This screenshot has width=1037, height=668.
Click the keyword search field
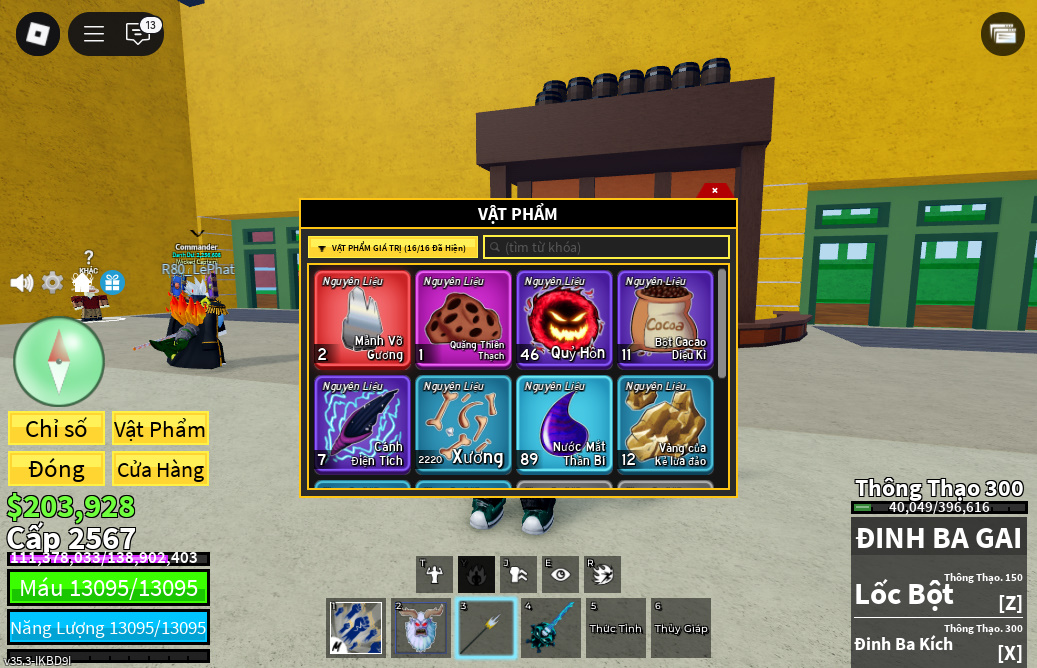(606, 247)
